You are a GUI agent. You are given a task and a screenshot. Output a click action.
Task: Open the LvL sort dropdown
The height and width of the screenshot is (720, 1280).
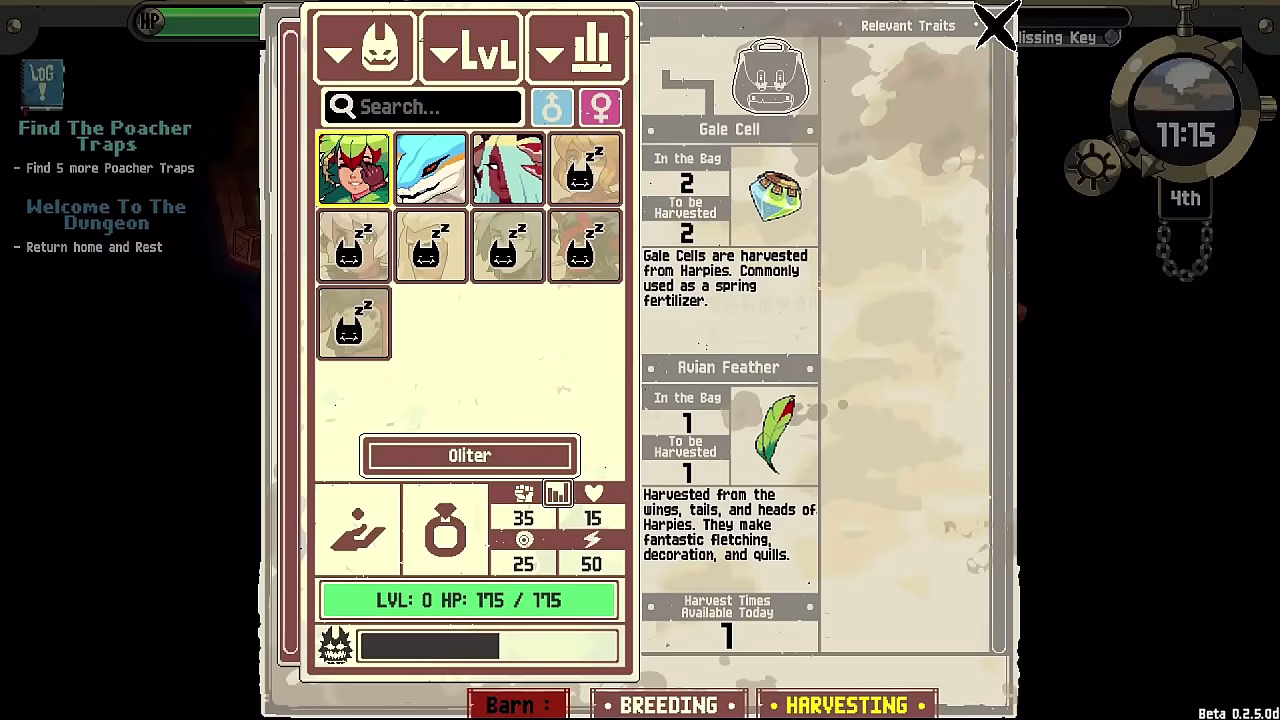click(x=471, y=48)
